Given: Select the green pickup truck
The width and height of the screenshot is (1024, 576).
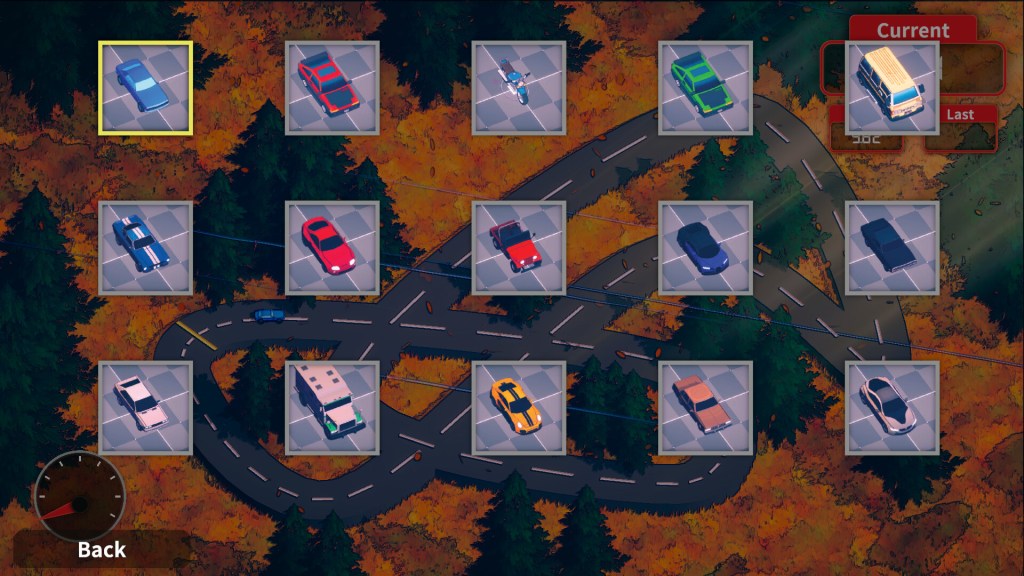Looking at the screenshot, I should 706,88.
